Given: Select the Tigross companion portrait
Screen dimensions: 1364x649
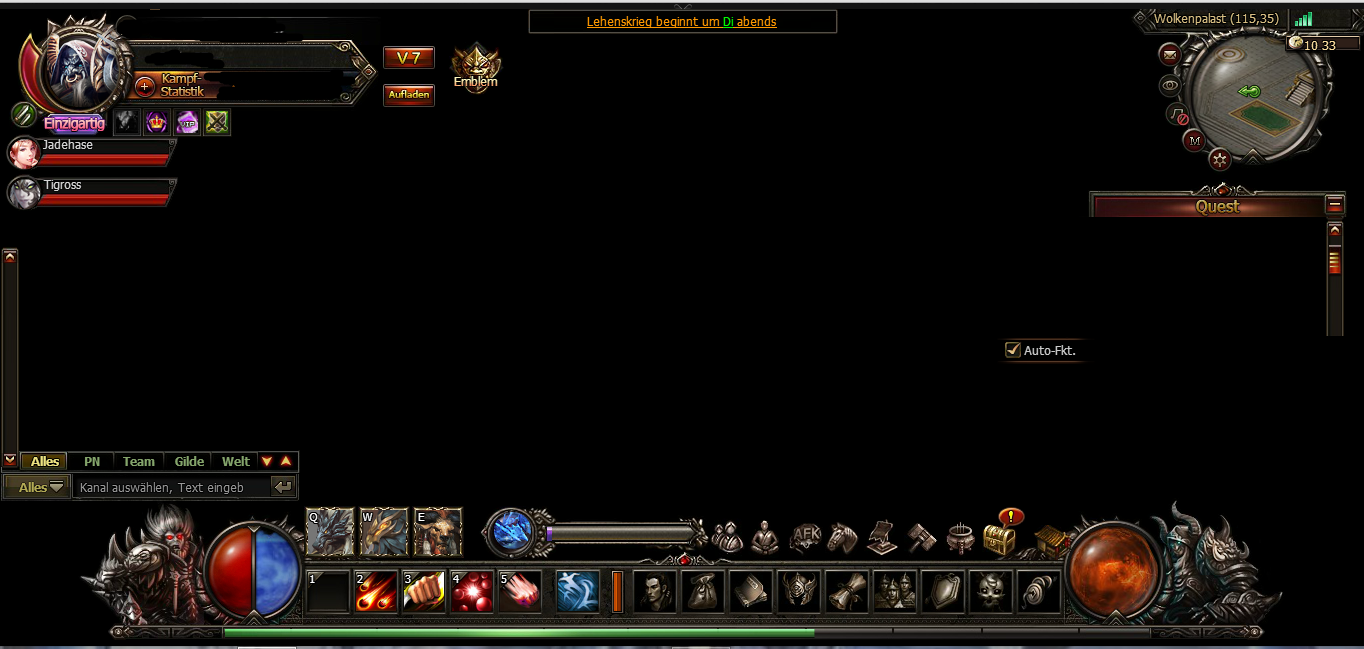Looking at the screenshot, I should point(23,192).
